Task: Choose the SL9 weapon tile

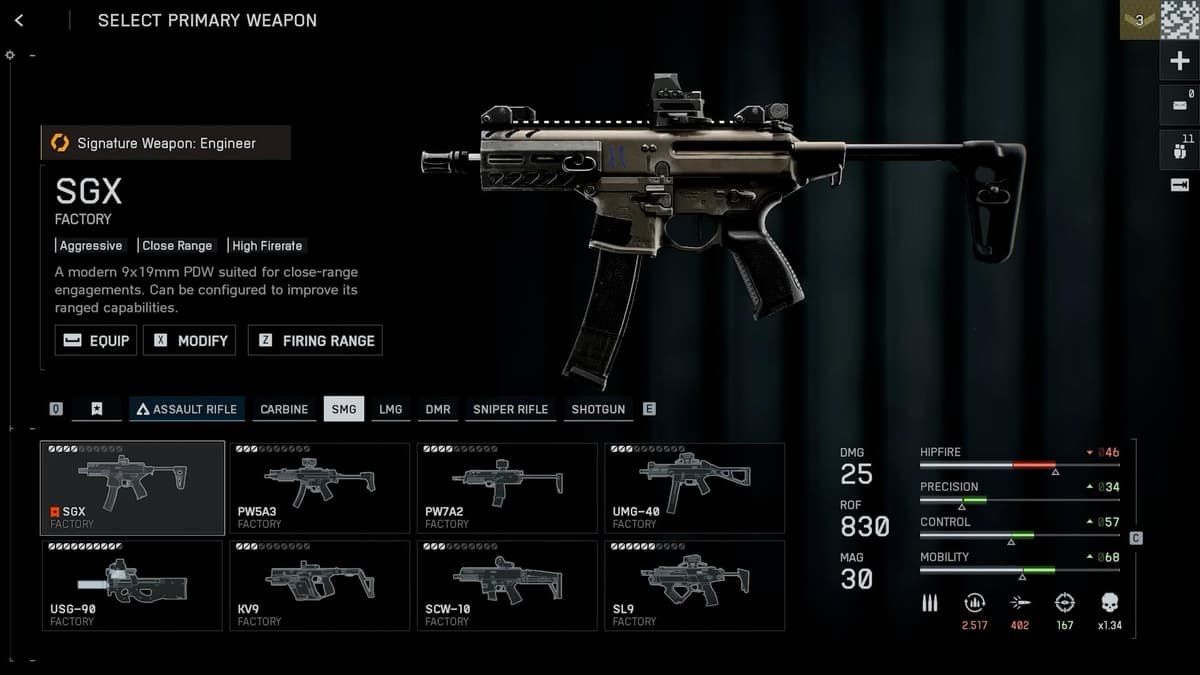Action: [695, 585]
